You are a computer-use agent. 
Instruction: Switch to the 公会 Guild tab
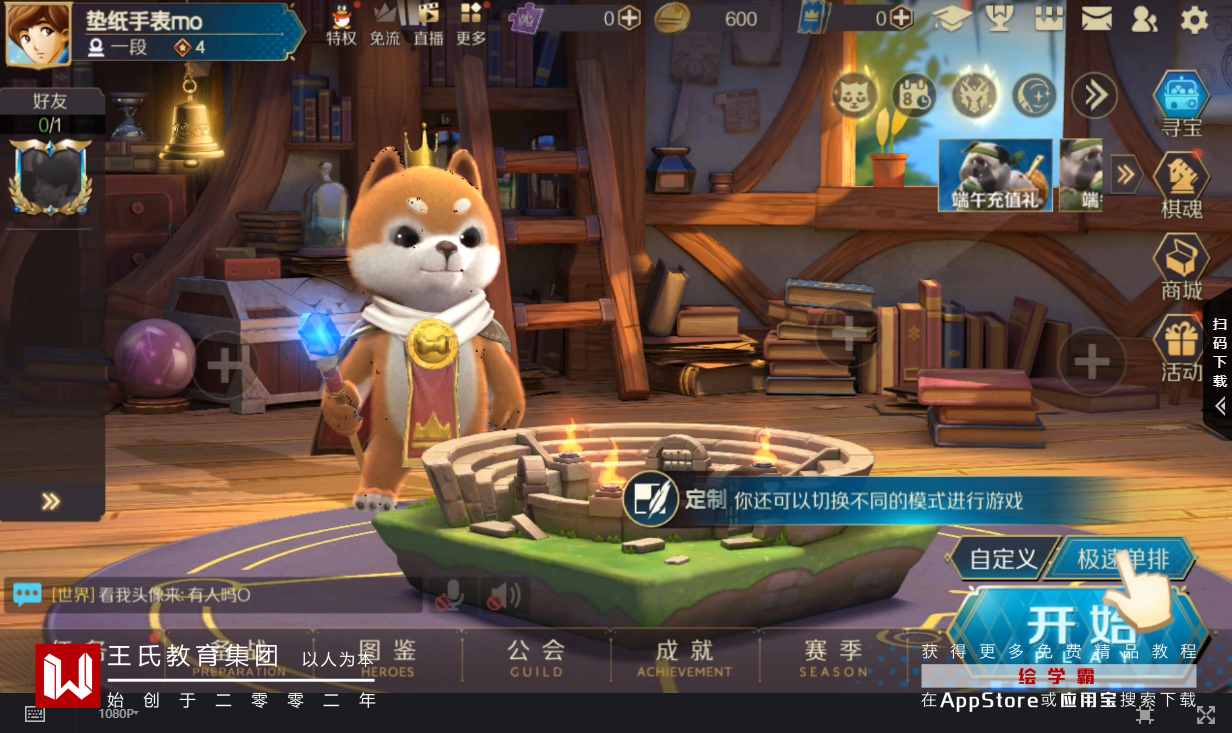tap(536, 655)
